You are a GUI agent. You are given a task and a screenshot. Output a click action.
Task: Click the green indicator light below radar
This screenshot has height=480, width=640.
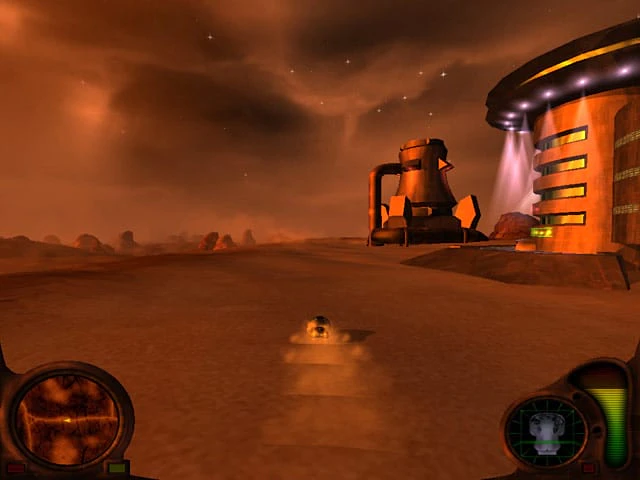coord(117,467)
